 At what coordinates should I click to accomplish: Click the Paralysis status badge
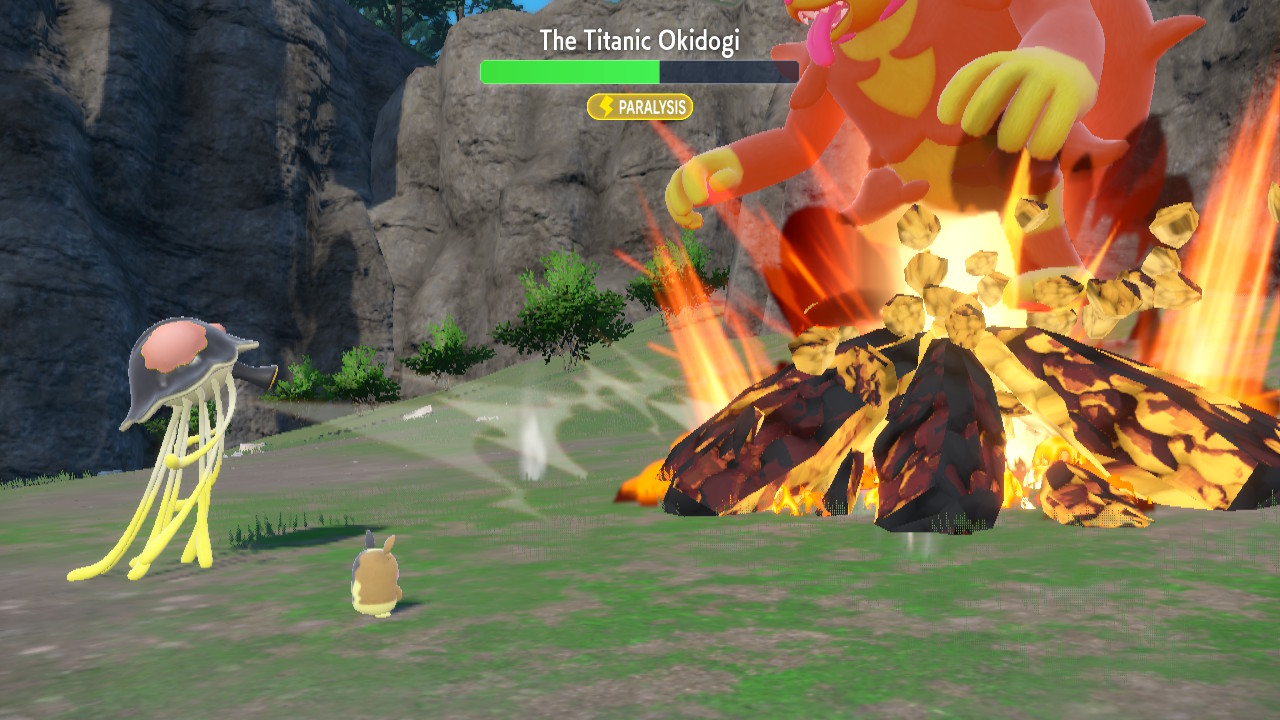(x=640, y=107)
